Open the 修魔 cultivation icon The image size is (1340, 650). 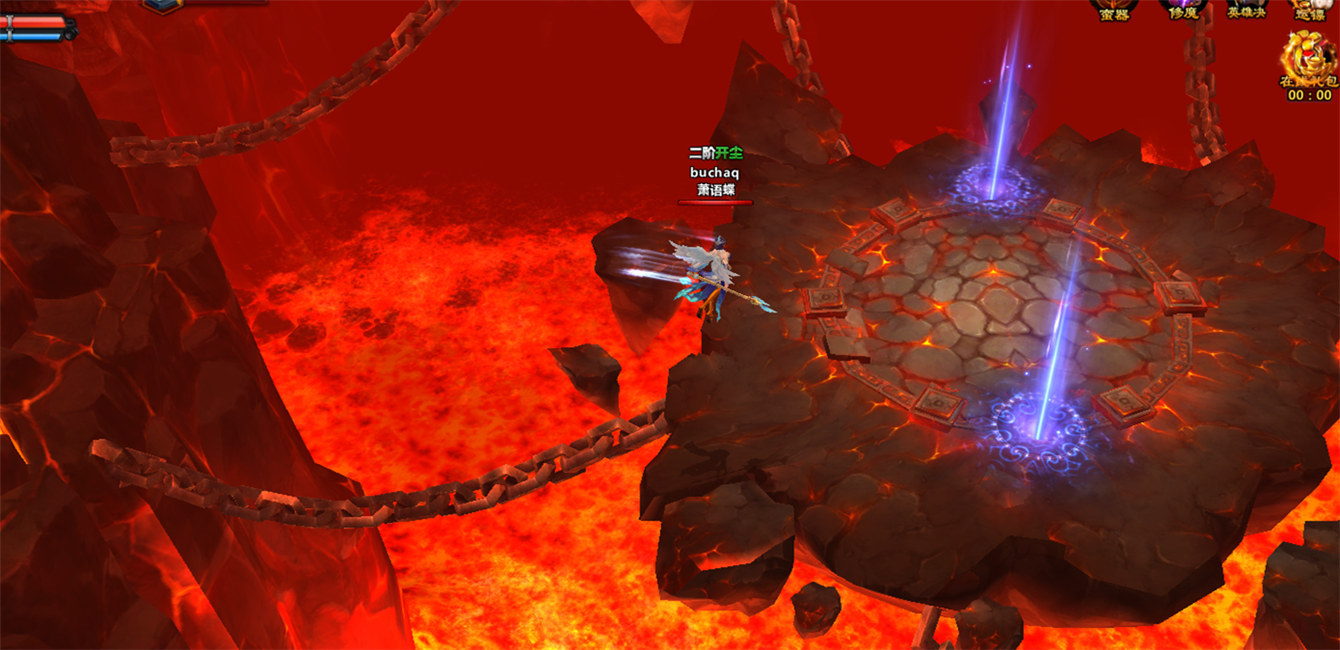click(x=1183, y=9)
